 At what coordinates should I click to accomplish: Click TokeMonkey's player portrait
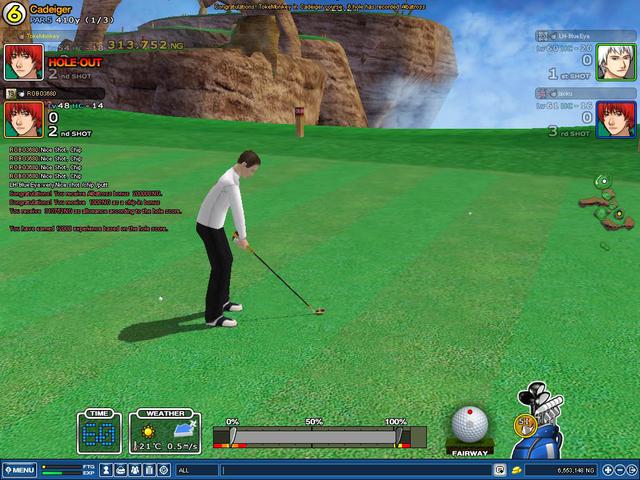23,62
